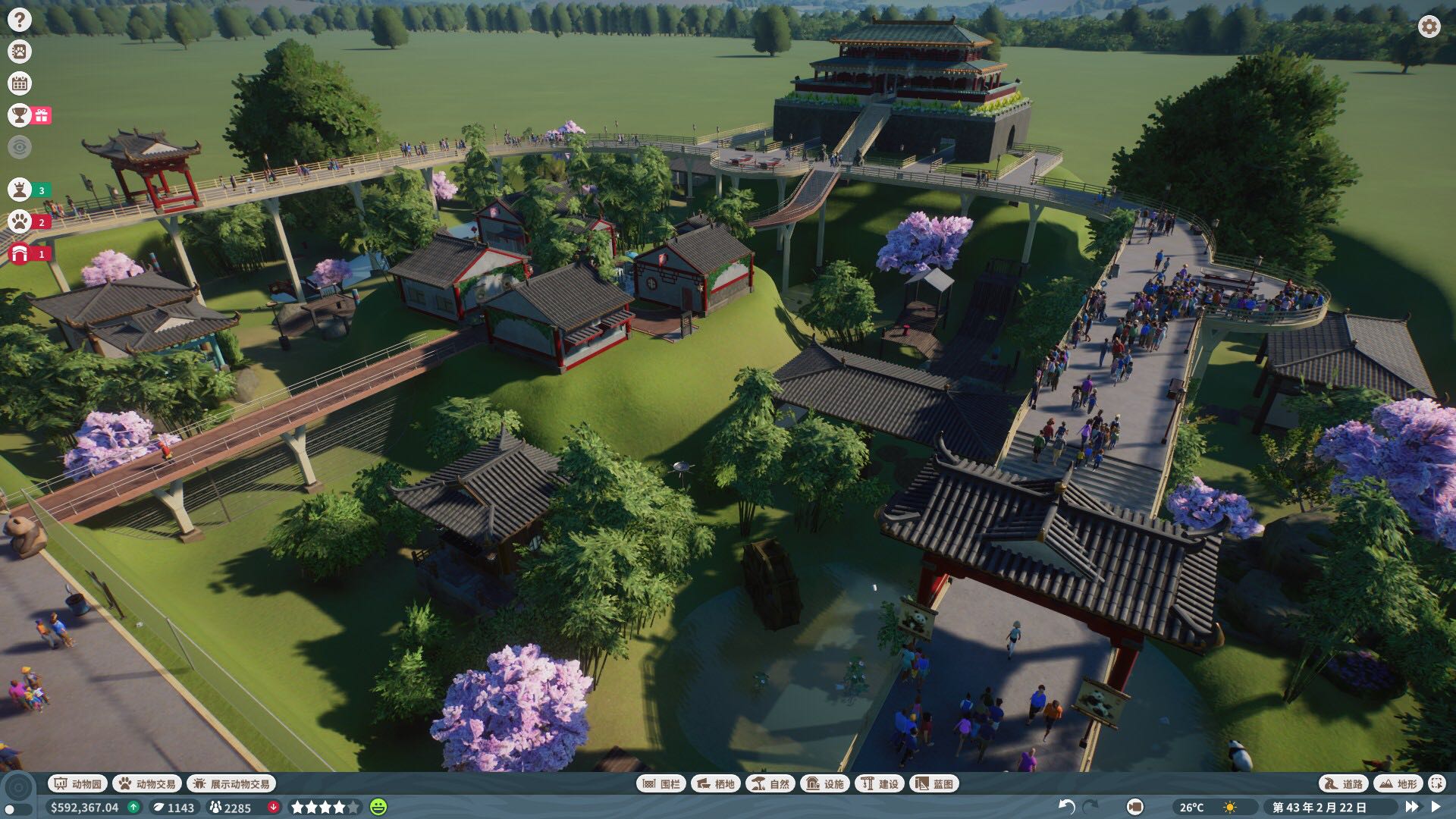Open the 动物园 zoo menu
Viewport: 1456px width, 819px height.
(x=77, y=783)
